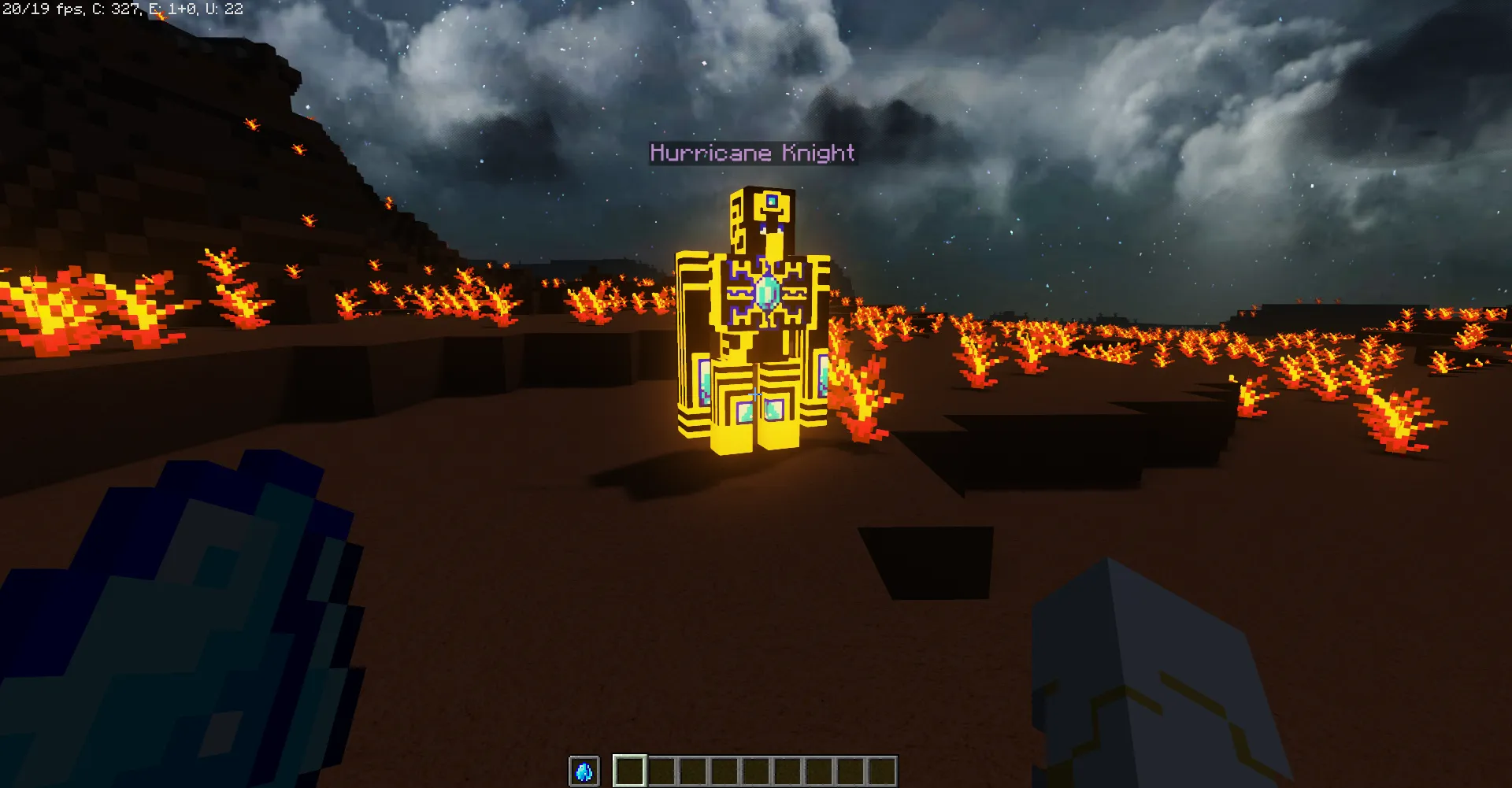Image resolution: width=1512 pixels, height=788 pixels.
Task: Click the currently selected first hotbar slot
Action: pyautogui.click(x=630, y=772)
